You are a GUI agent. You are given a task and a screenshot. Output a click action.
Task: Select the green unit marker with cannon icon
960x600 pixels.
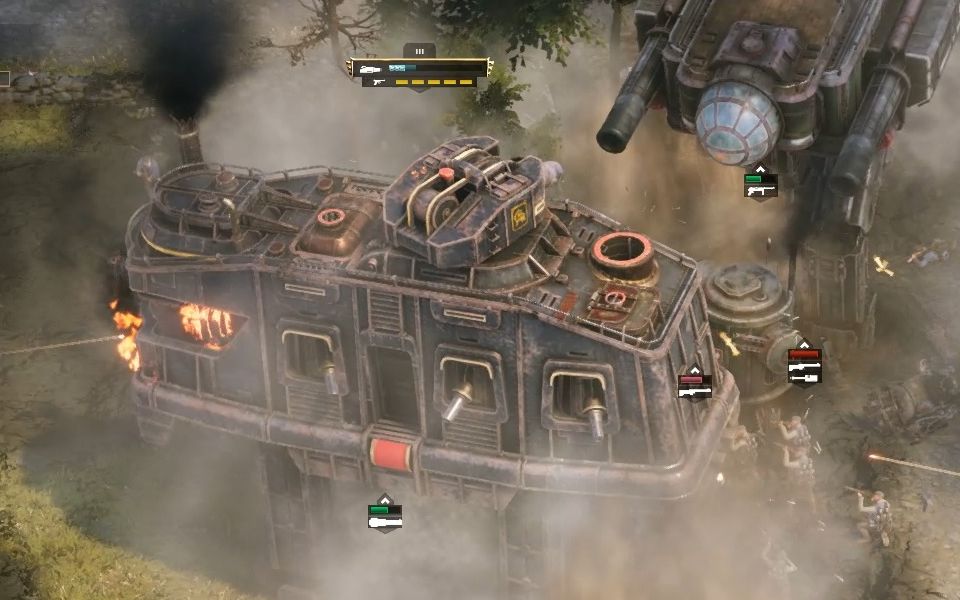tap(385, 515)
